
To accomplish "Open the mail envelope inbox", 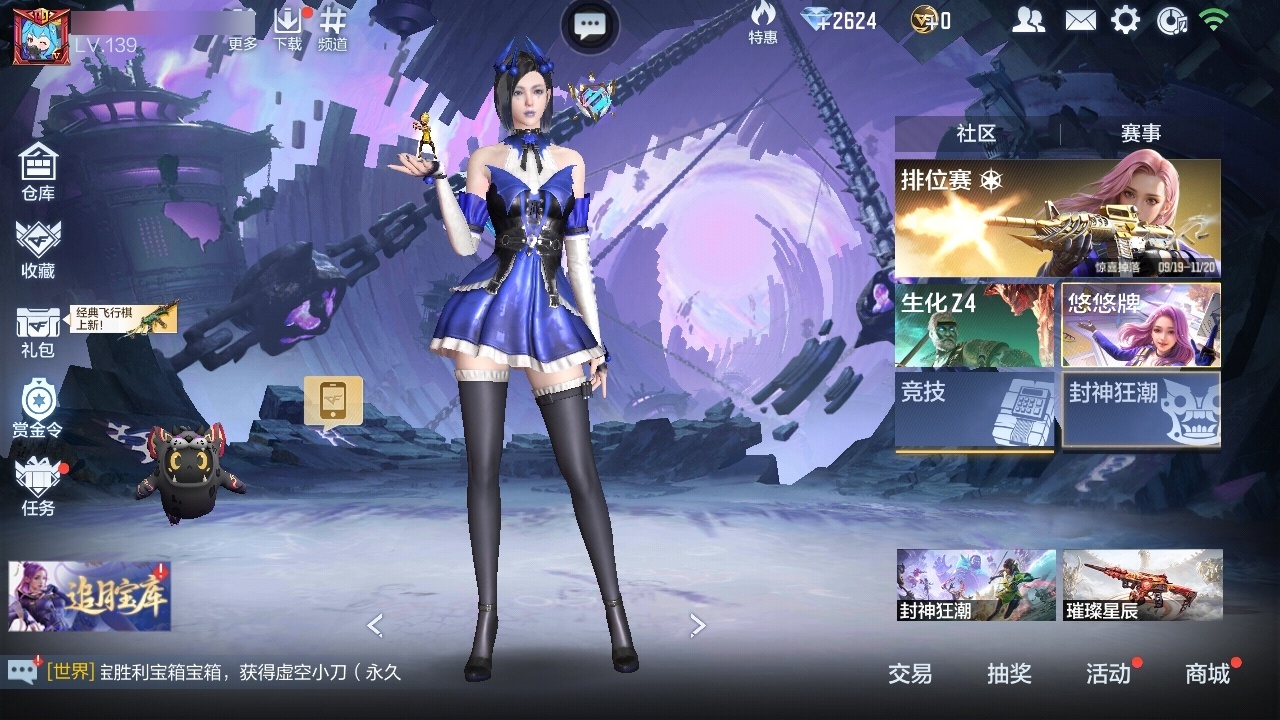I will [x=1080, y=20].
